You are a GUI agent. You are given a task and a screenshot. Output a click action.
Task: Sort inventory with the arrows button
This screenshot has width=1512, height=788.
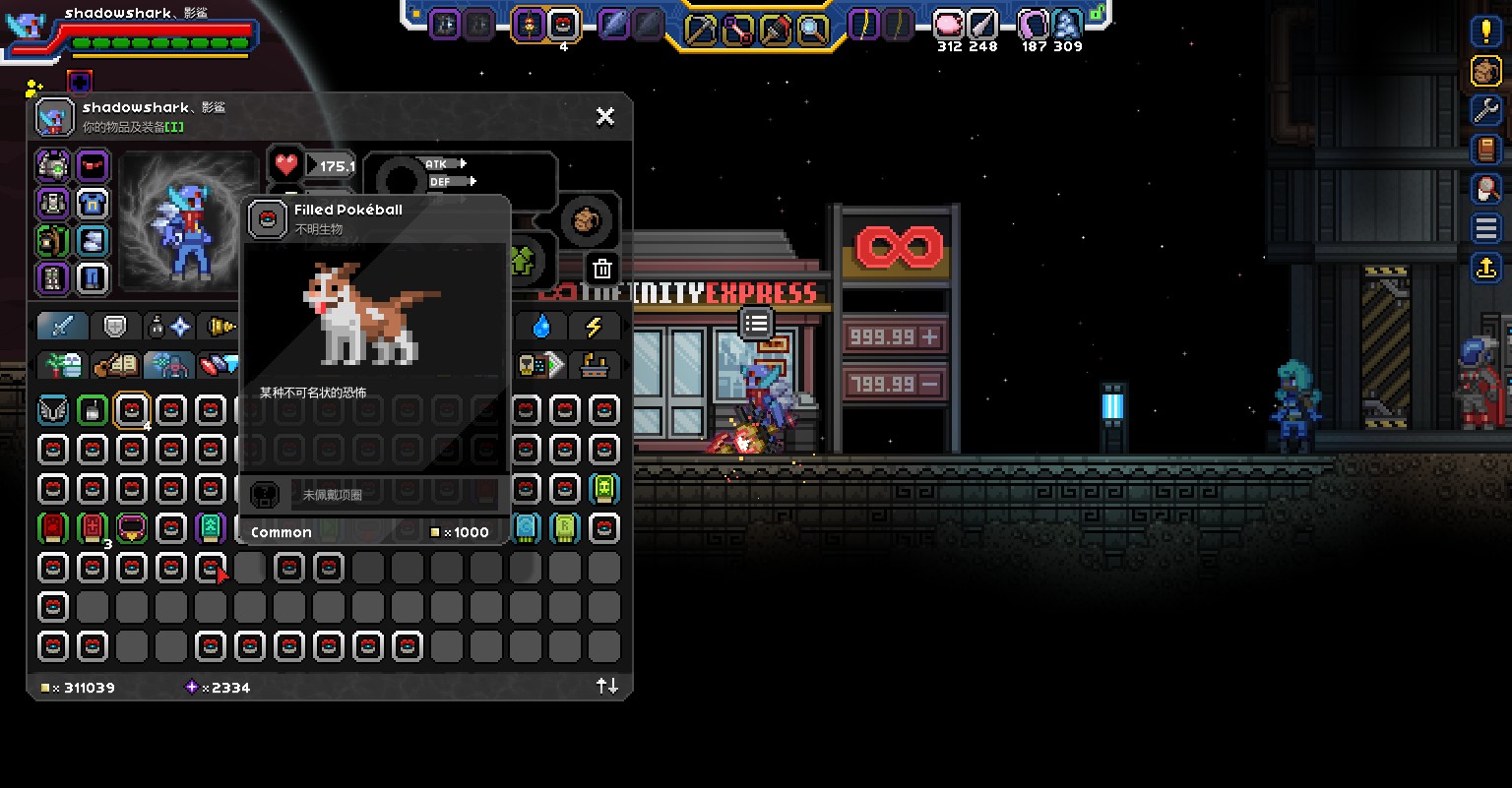click(607, 686)
